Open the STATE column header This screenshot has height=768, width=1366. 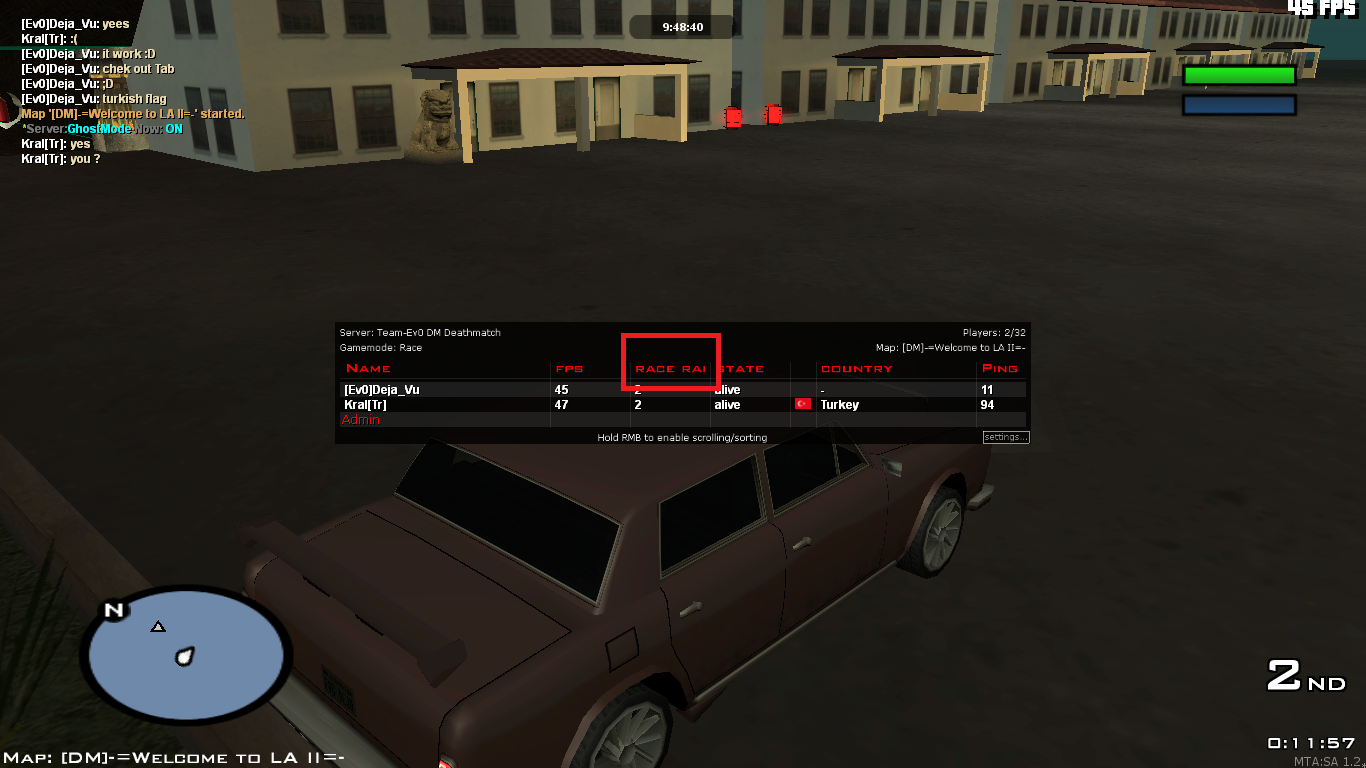pyautogui.click(x=740, y=368)
